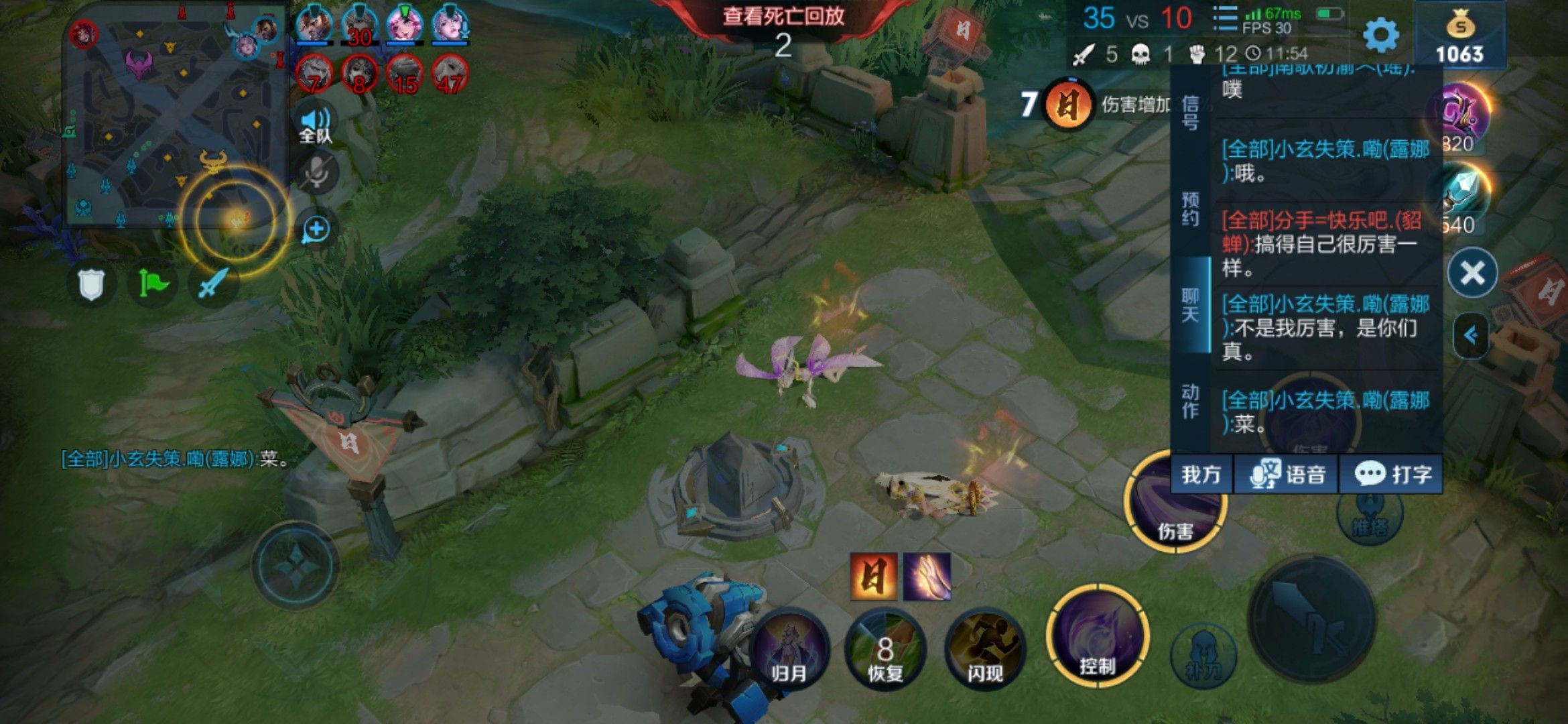Open 打字 typing input
The height and width of the screenshot is (724, 1568).
click(1392, 475)
